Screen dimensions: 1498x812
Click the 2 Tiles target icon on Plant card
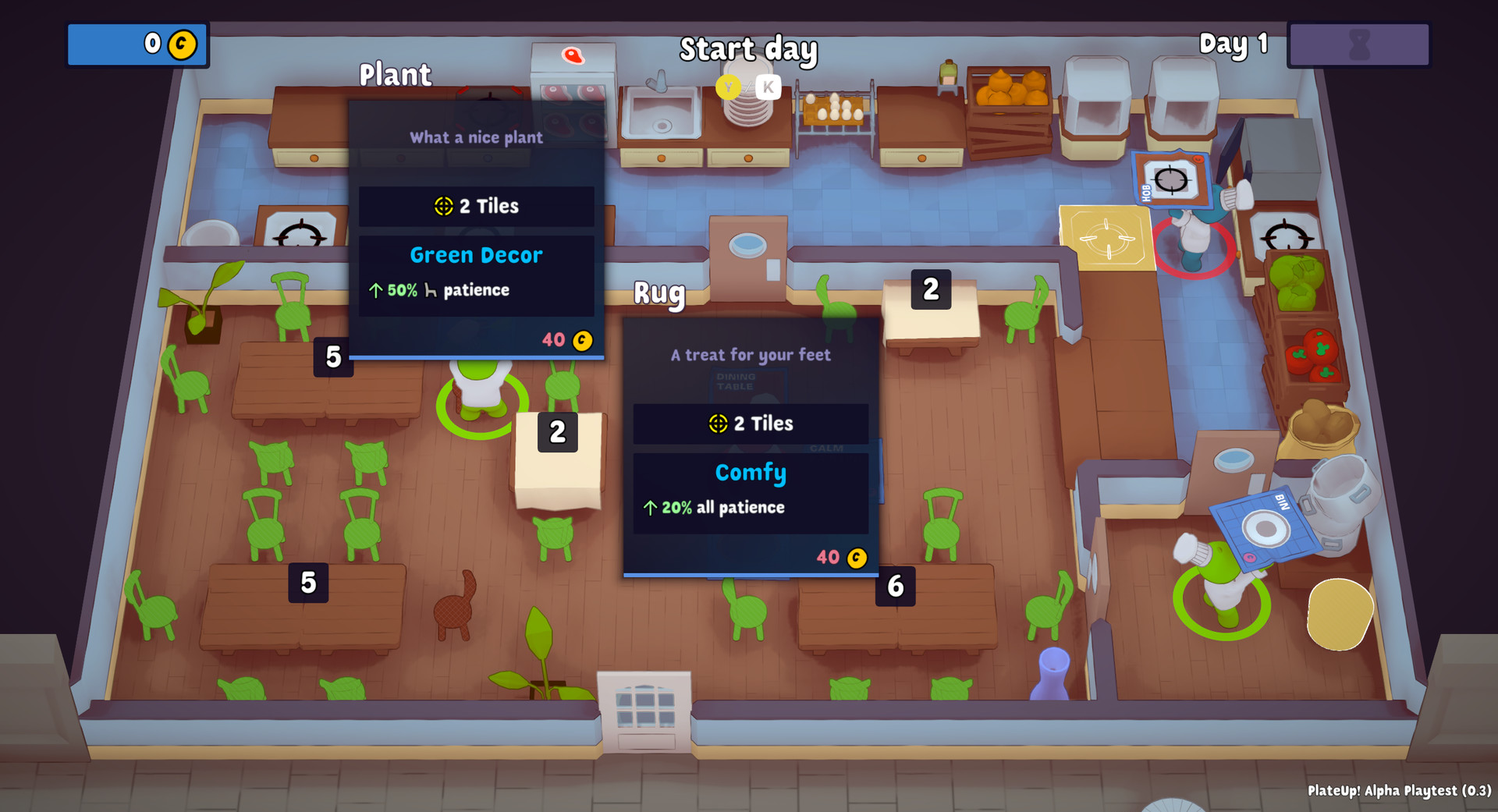pos(445,206)
